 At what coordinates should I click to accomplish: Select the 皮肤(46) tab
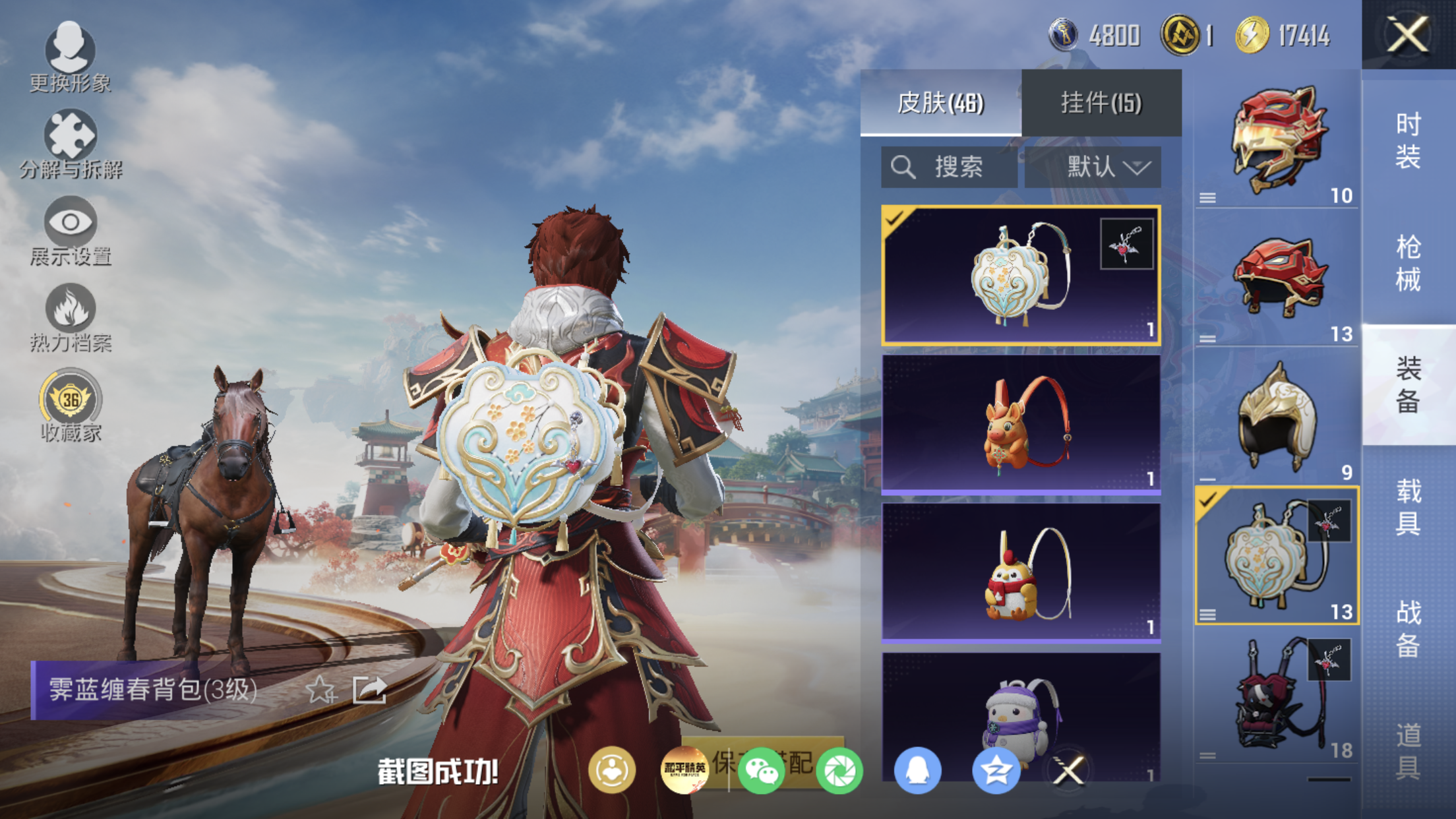(940, 103)
